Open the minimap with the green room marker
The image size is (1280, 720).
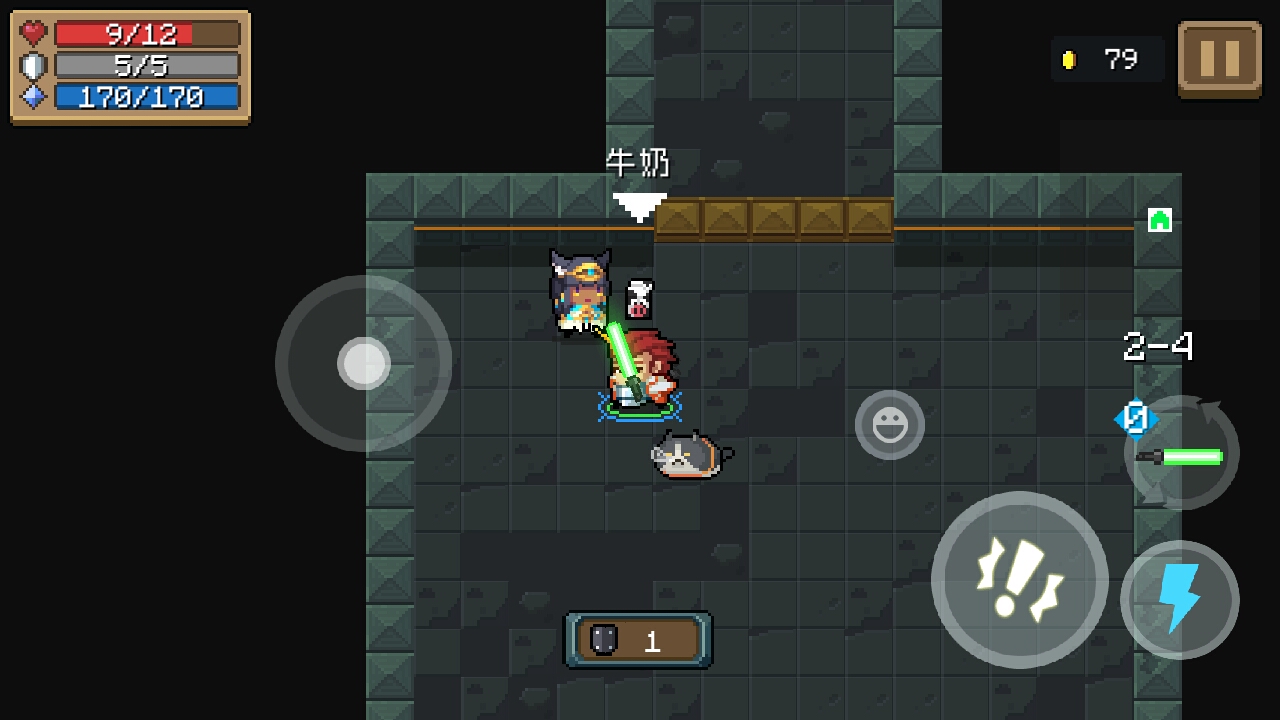click(1159, 221)
